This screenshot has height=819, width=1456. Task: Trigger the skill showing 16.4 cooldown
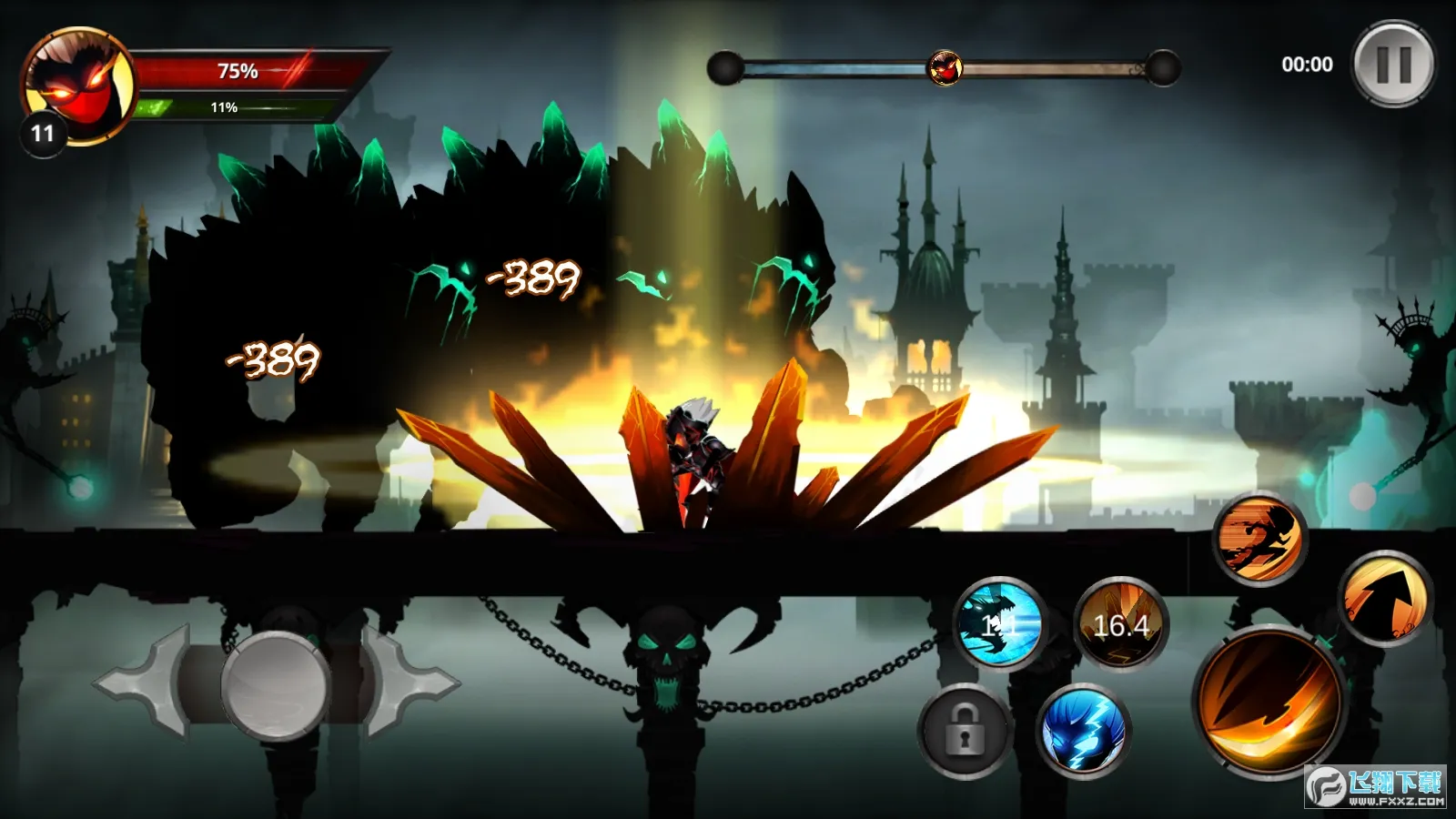[x=1120, y=625]
